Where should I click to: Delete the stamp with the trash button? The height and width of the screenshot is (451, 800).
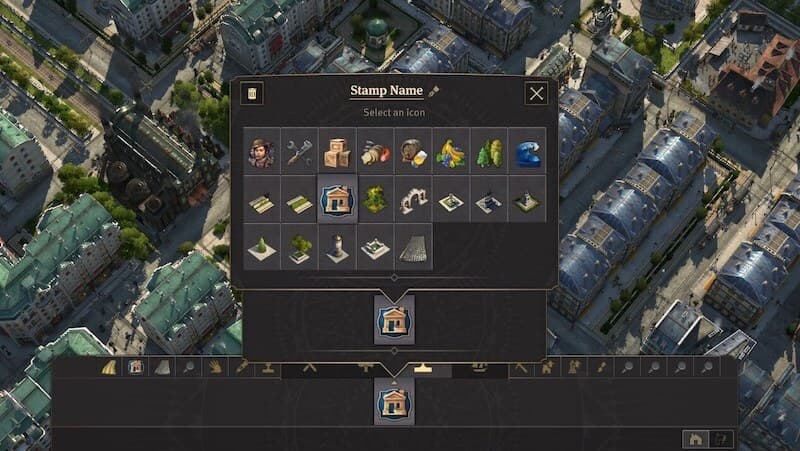click(x=253, y=94)
